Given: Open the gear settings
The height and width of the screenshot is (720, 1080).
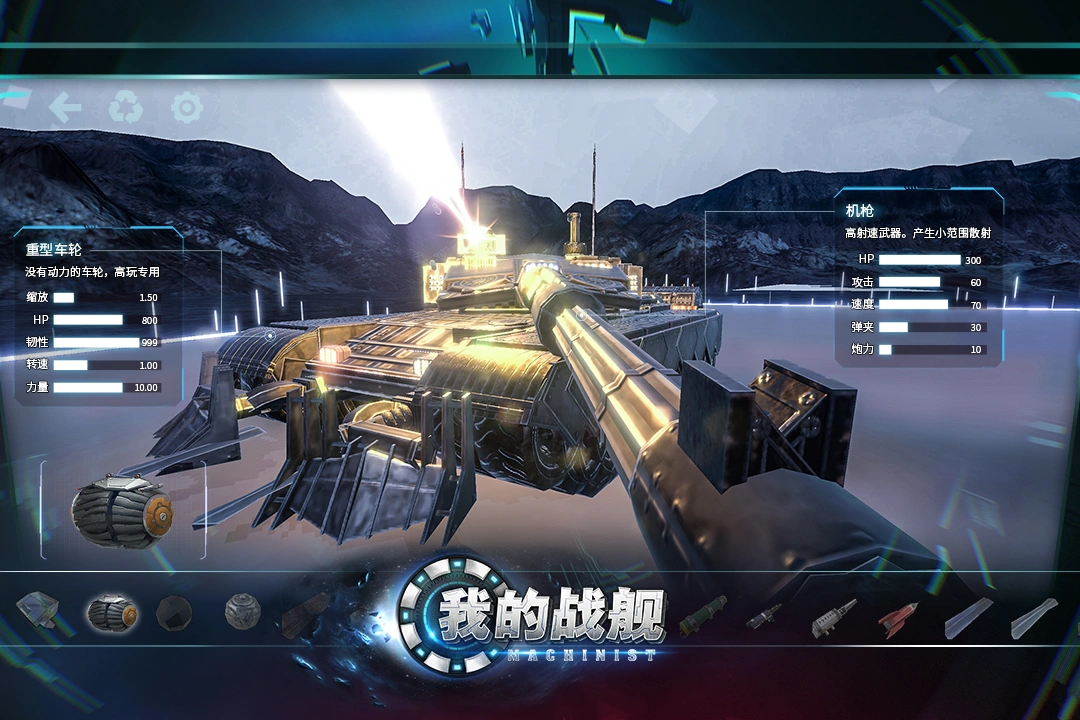Looking at the screenshot, I should (x=187, y=107).
